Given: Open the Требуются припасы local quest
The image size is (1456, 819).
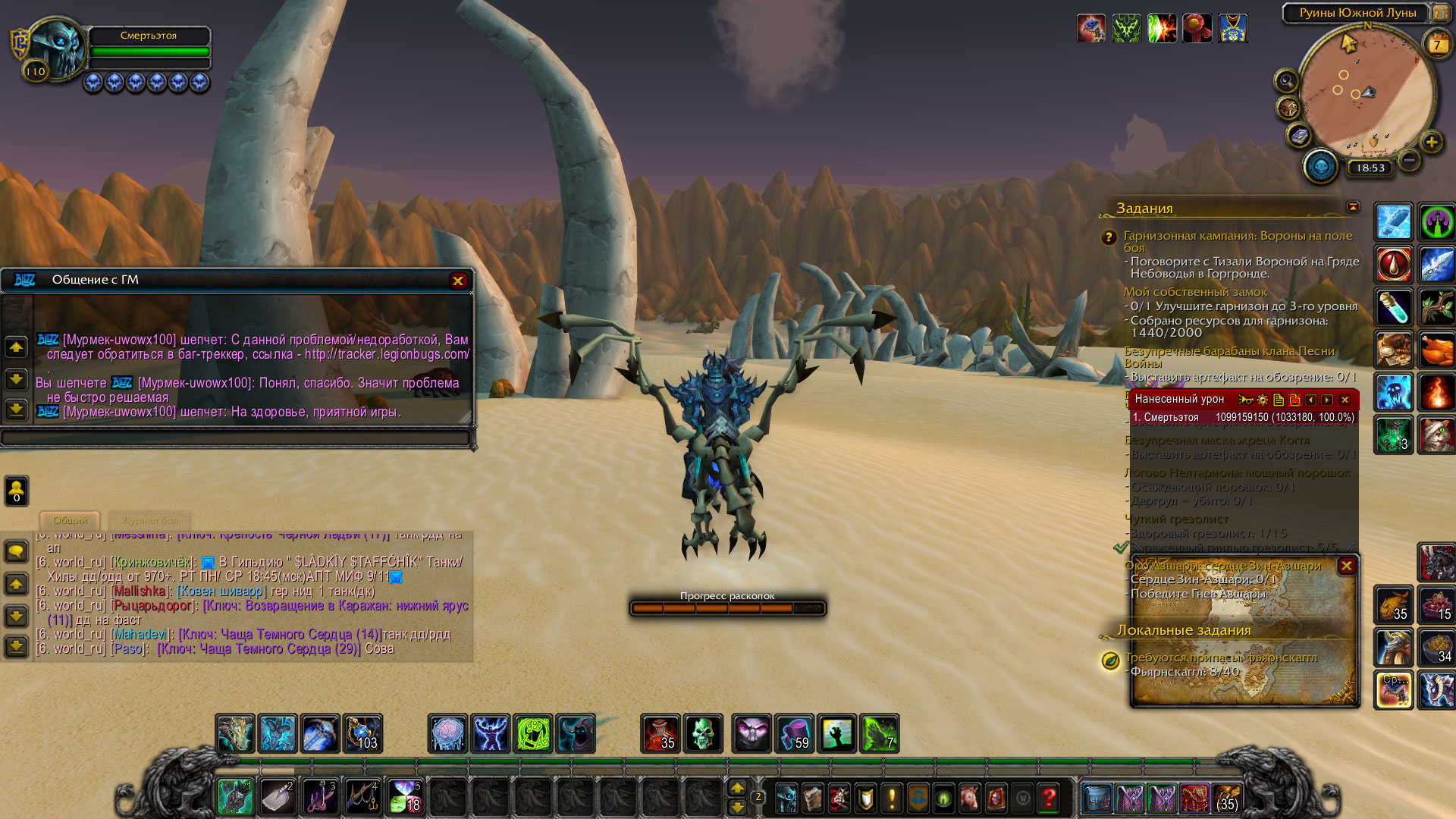Looking at the screenshot, I should click(x=1221, y=657).
